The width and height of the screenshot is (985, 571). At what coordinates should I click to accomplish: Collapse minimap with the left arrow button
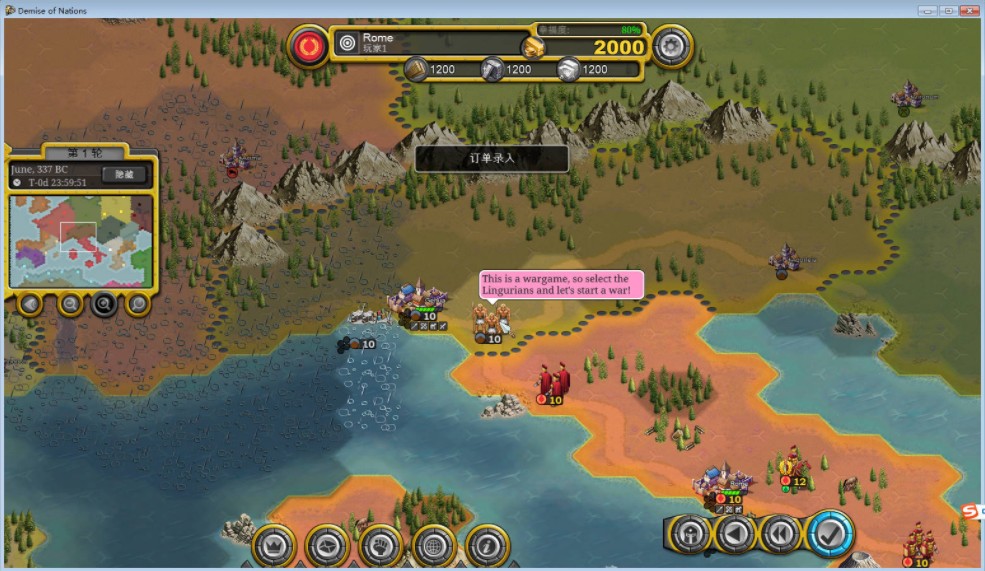(30, 303)
